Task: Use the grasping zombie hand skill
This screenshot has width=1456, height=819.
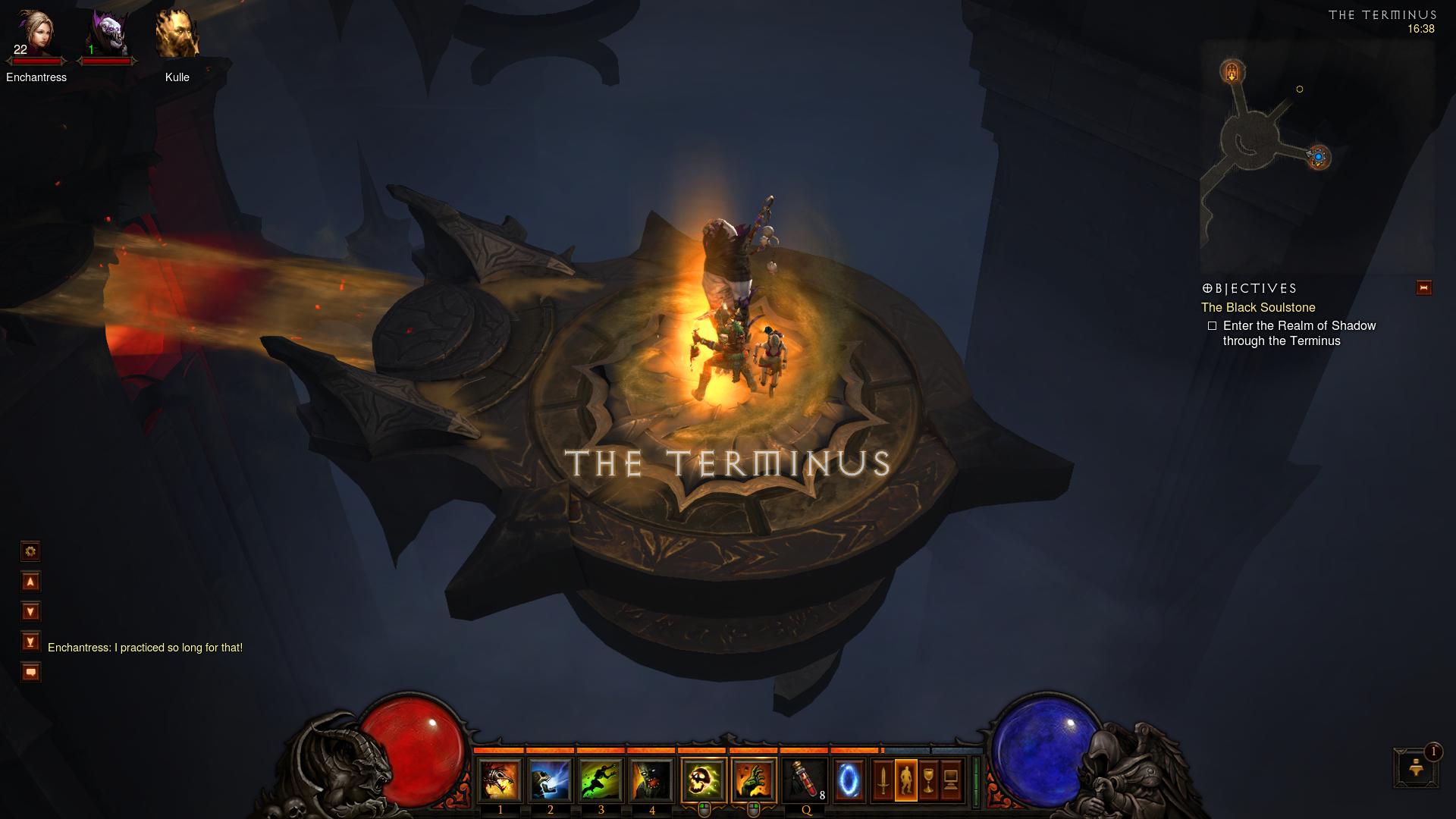Action: tap(754, 780)
